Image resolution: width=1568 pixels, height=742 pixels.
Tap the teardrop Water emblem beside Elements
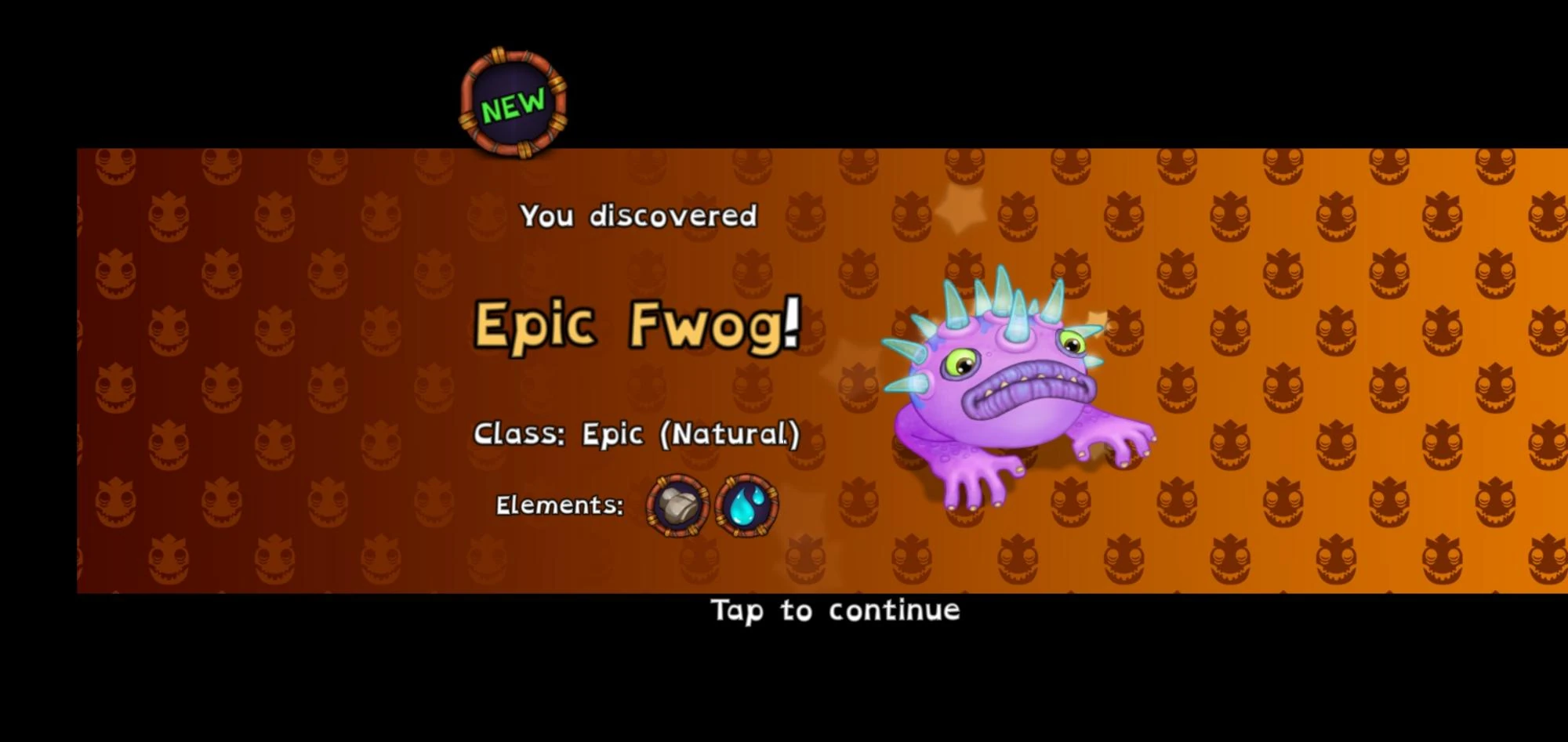pos(745,507)
